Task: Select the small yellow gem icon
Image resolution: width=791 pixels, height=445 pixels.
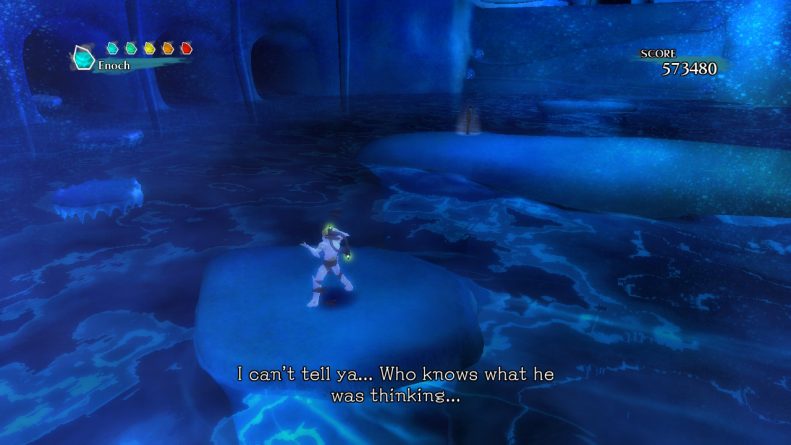Action: tap(149, 48)
